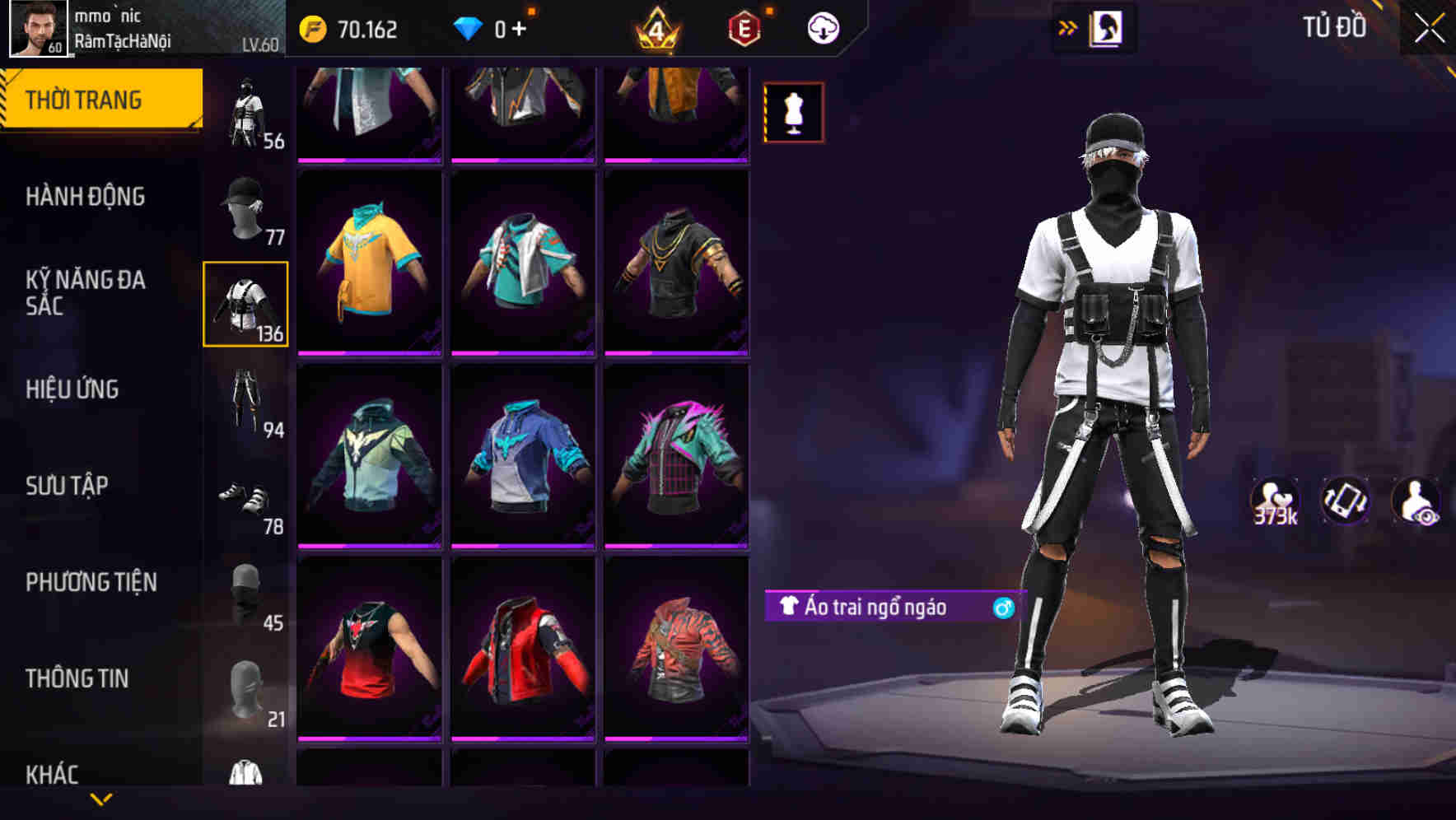Click the crown rank 4 icon
The image size is (1456, 820).
click(x=659, y=27)
